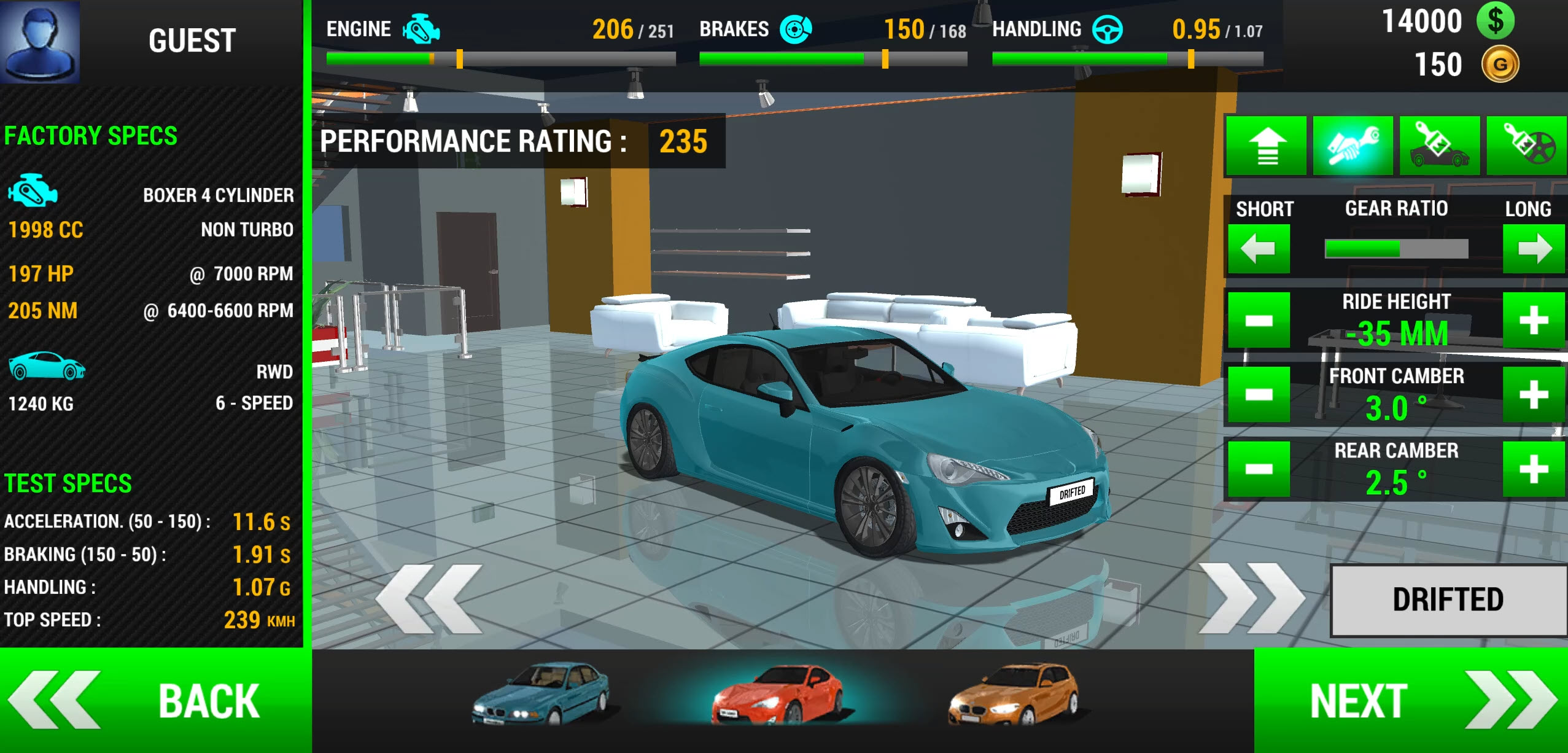
Task: Lower rear camber with minus button
Action: point(1259,469)
